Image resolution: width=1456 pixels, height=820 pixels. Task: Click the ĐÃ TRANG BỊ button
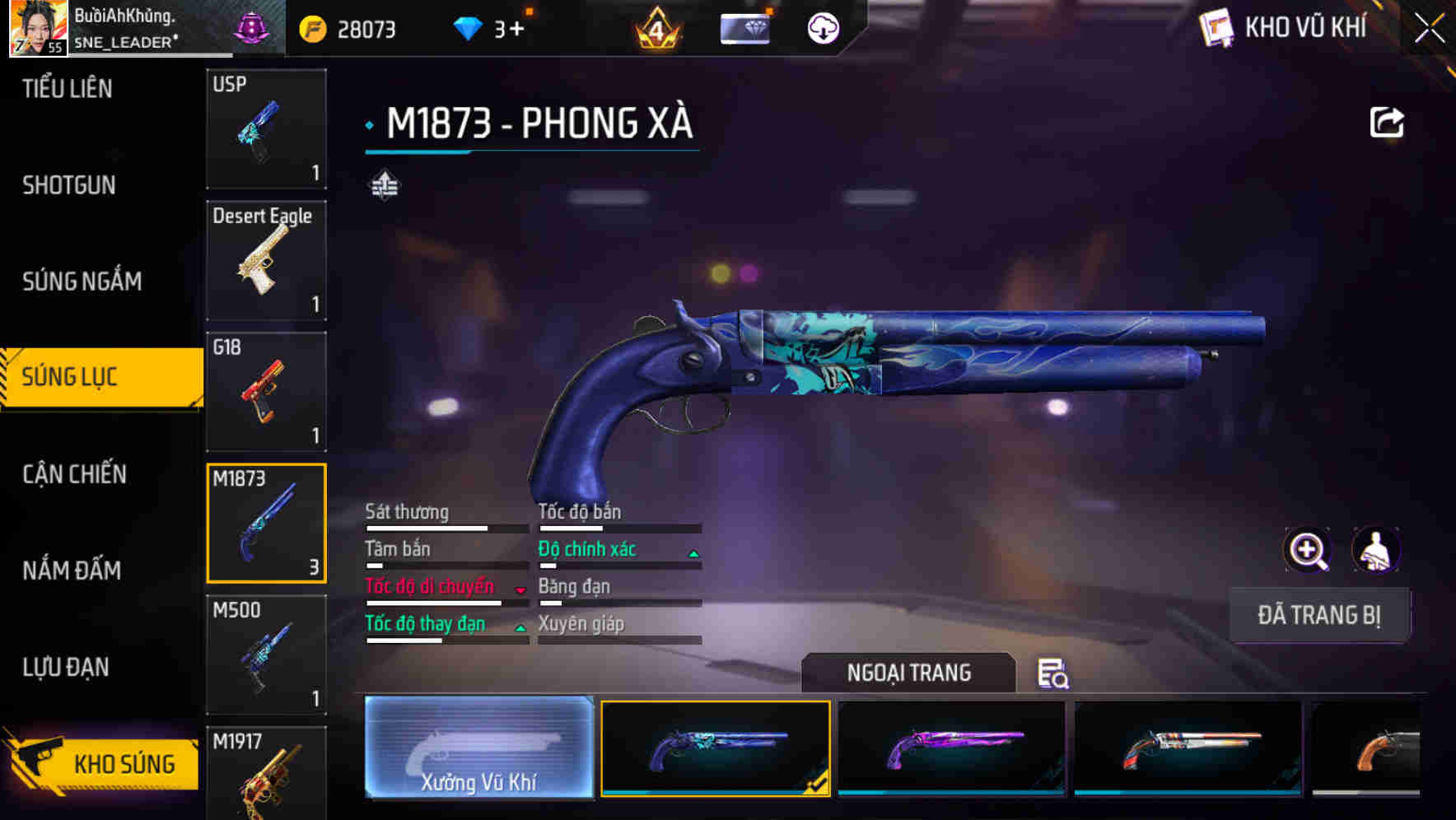(1319, 615)
